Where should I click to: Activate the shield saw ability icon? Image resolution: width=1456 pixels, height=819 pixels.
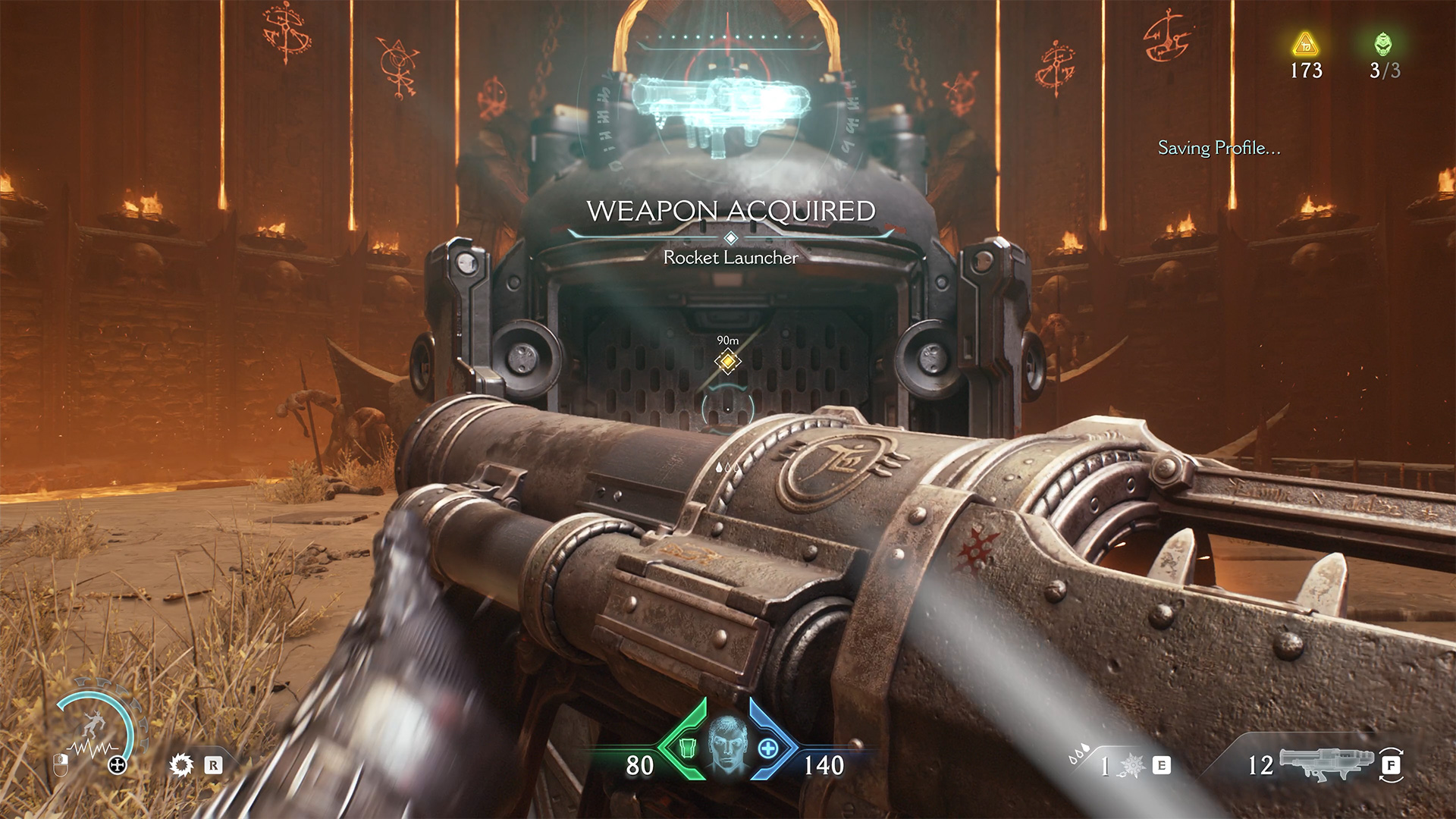point(181,764)
